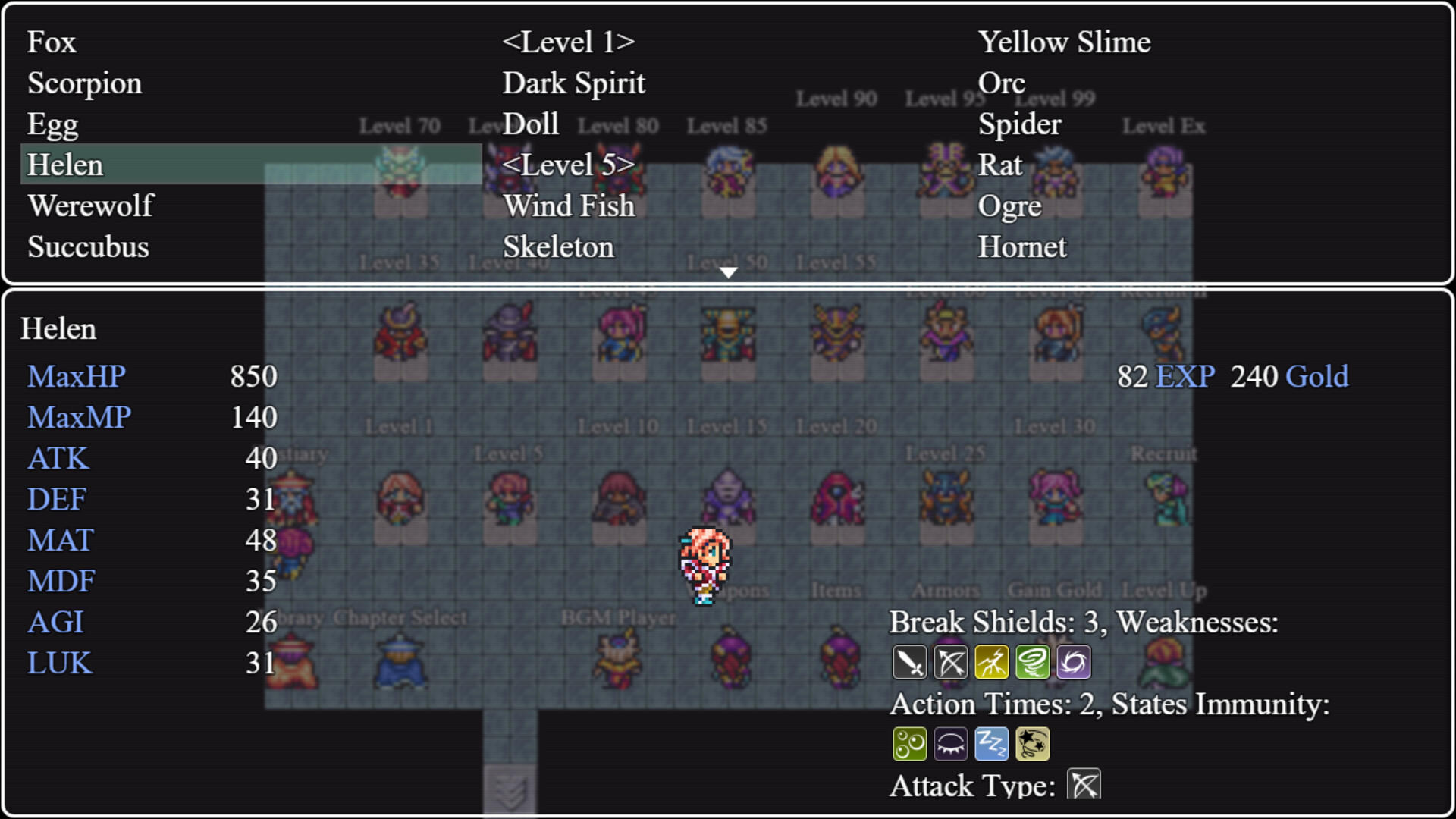Viewport: 1456px width, 819px height.
Task: Select the sword weakness icon
Action: click(x=911, y=661)
